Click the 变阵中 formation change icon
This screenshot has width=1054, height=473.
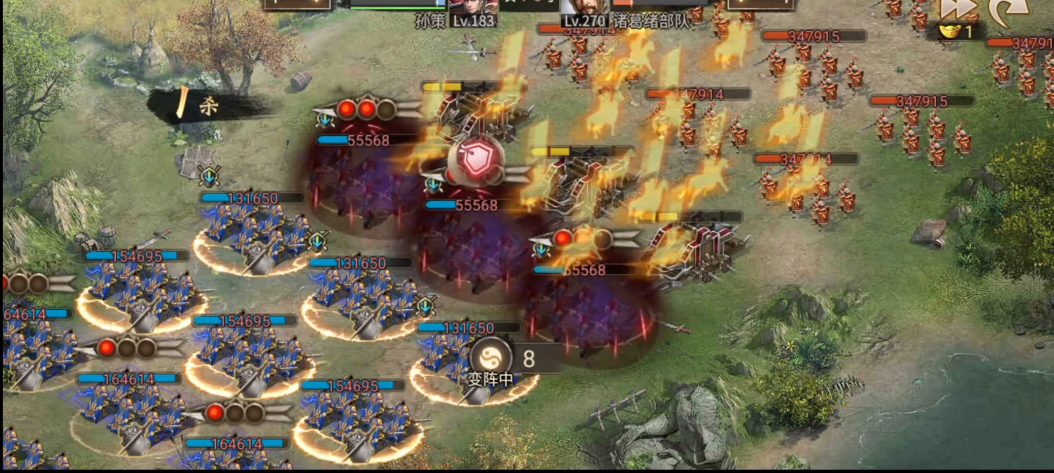click(x=490, y=355)
